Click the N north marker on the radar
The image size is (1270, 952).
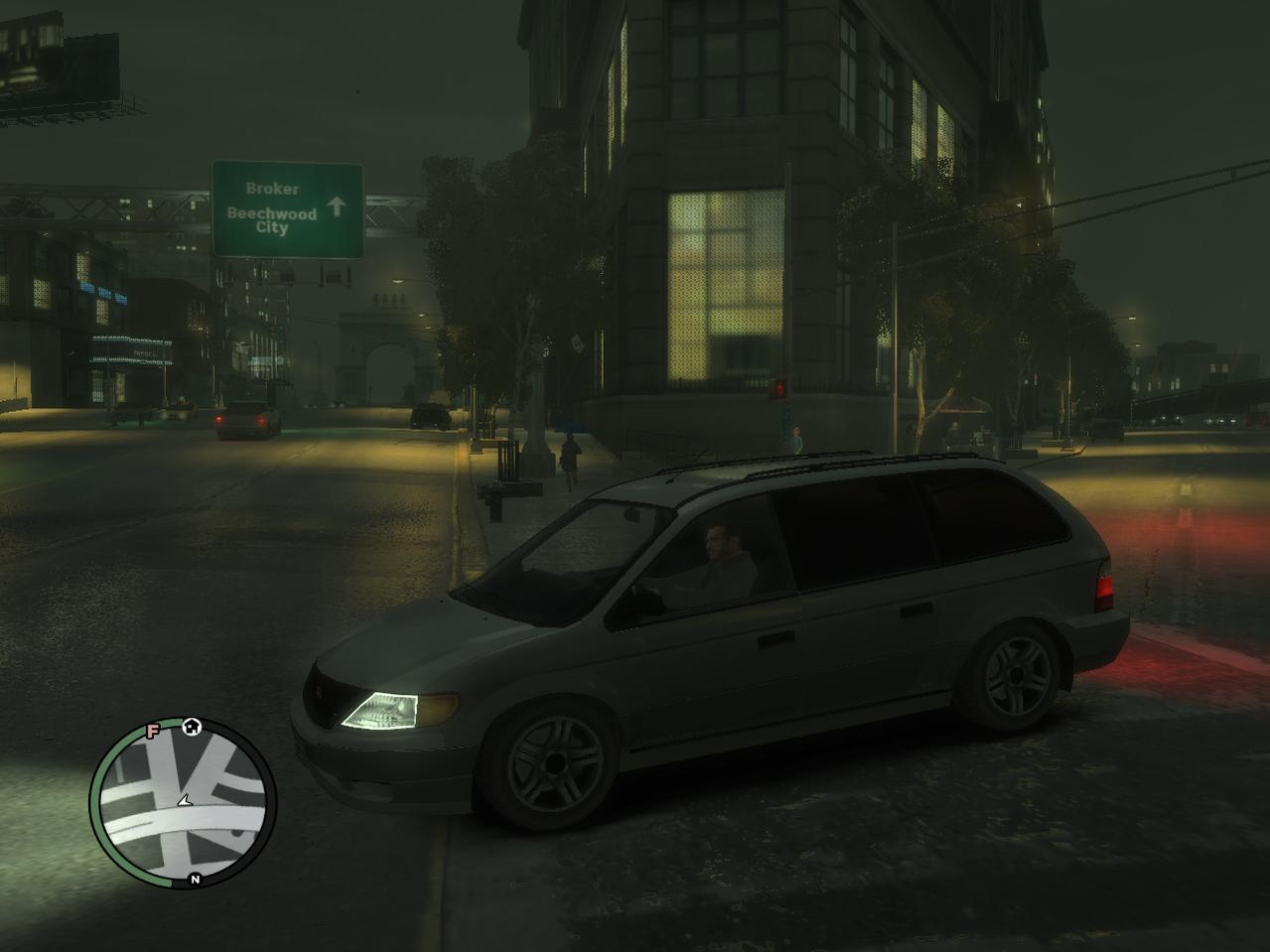tap(196, 880)
